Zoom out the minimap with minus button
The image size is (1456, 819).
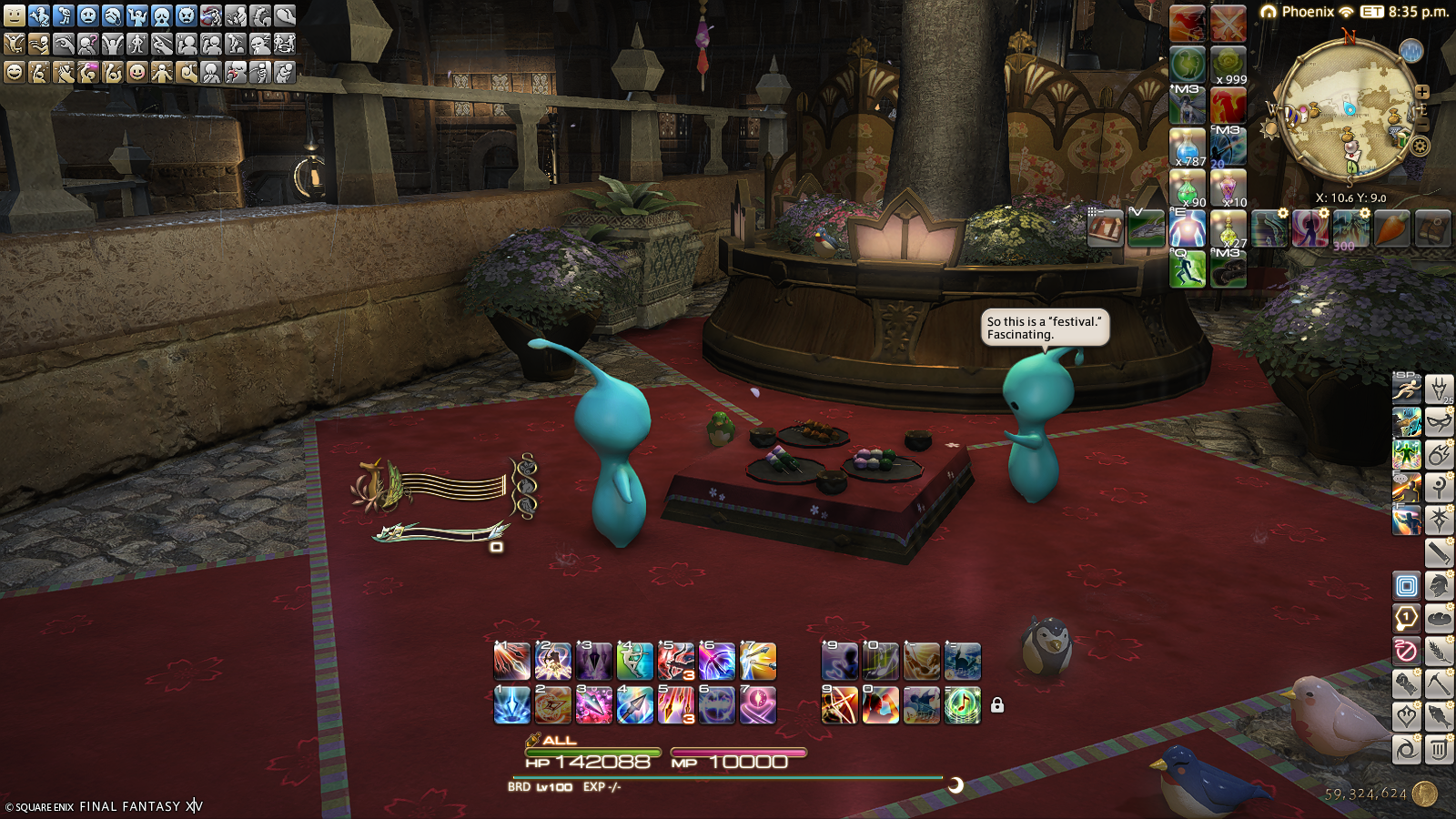click(x=1422, y=124)
